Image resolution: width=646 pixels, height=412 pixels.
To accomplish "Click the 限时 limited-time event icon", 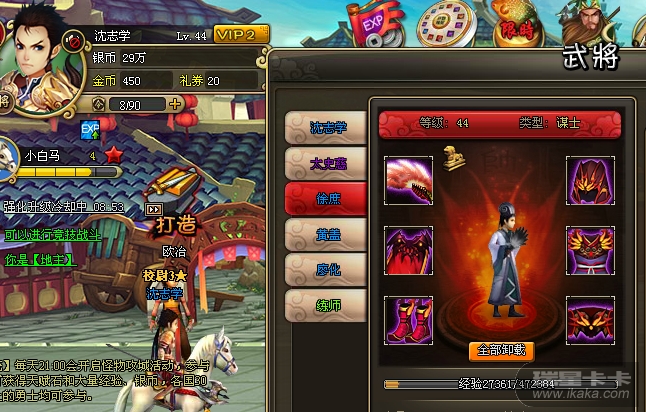I will pyautogui.click(x=517, y=27).
